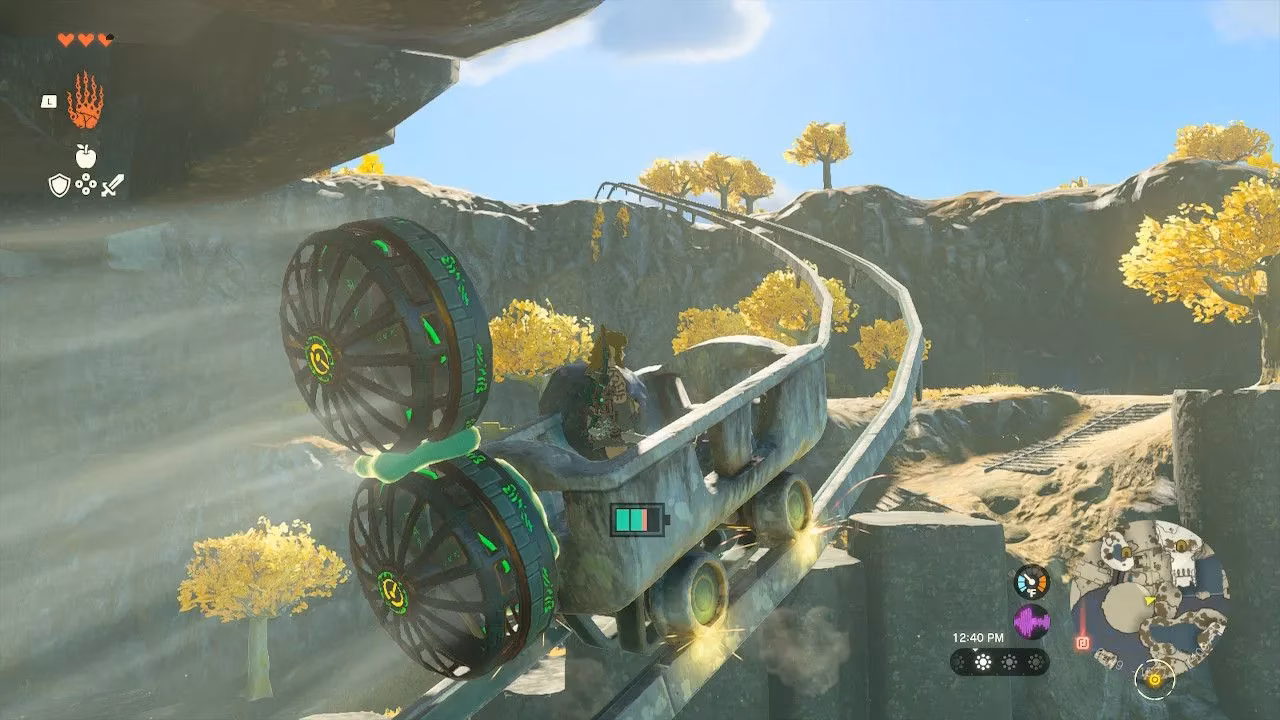Viewport: 1280px width, 720px height.
Task: Open the shield quick-select icon
Action: (59, 184)
